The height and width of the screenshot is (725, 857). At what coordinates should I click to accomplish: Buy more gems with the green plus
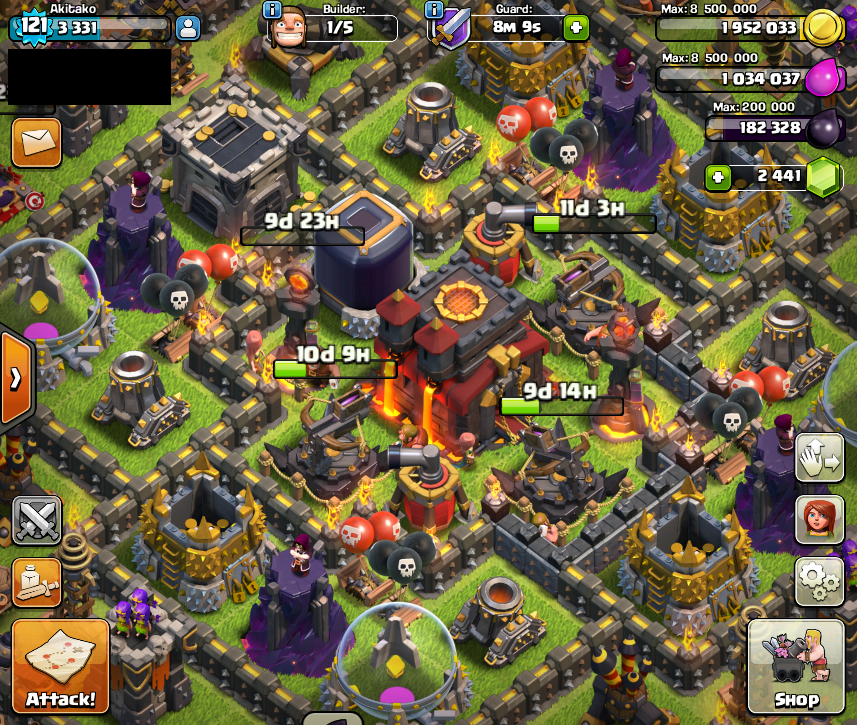pyautogui.click(x=716, y=177)
